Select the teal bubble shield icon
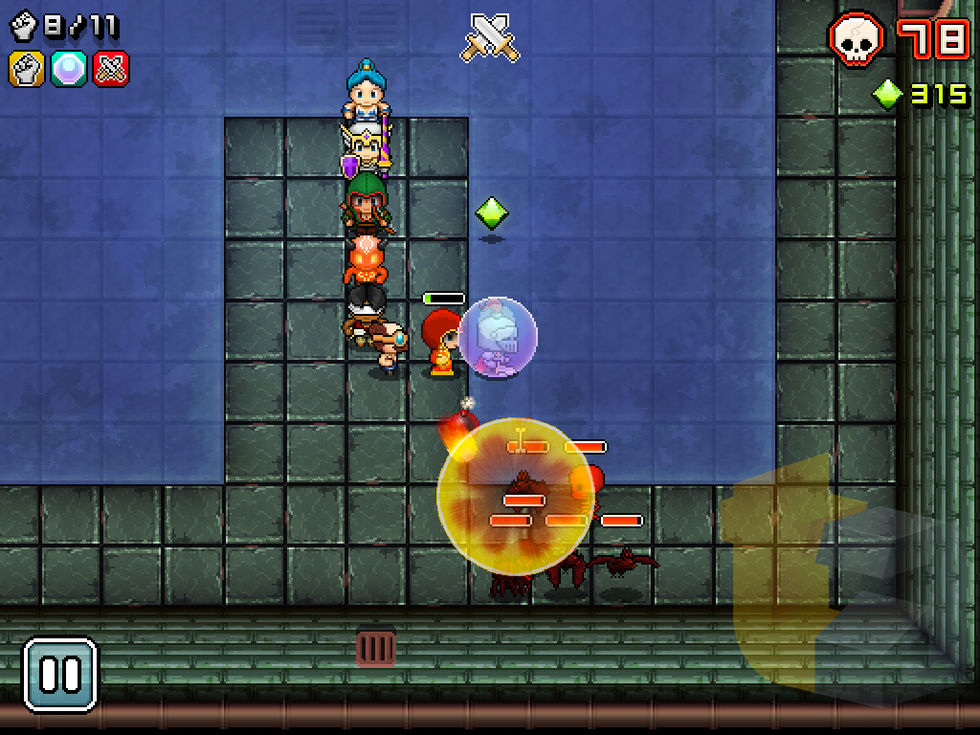980x735 pixels. 69,68
